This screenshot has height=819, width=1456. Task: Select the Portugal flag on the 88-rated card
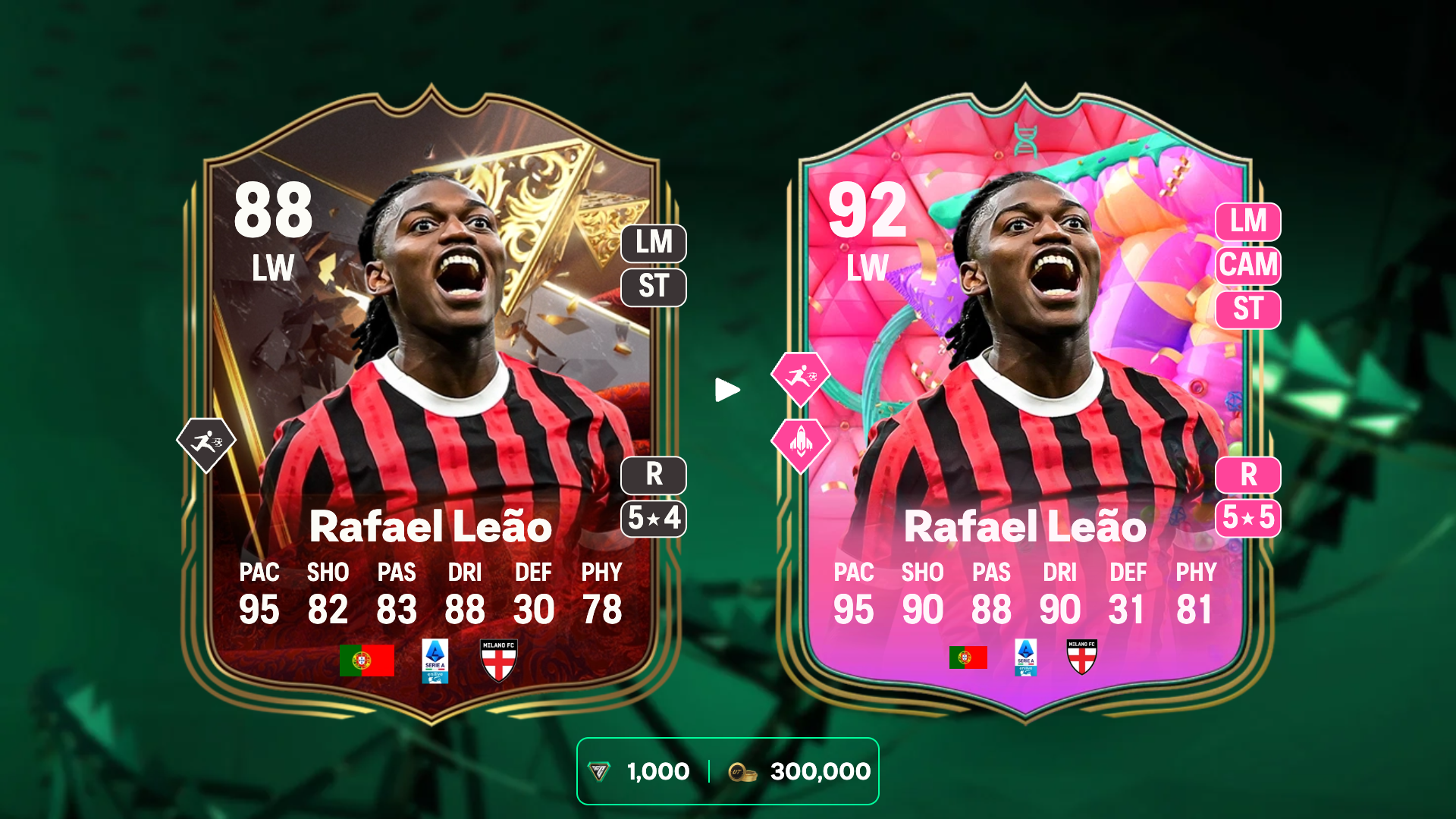pos(369,661)
